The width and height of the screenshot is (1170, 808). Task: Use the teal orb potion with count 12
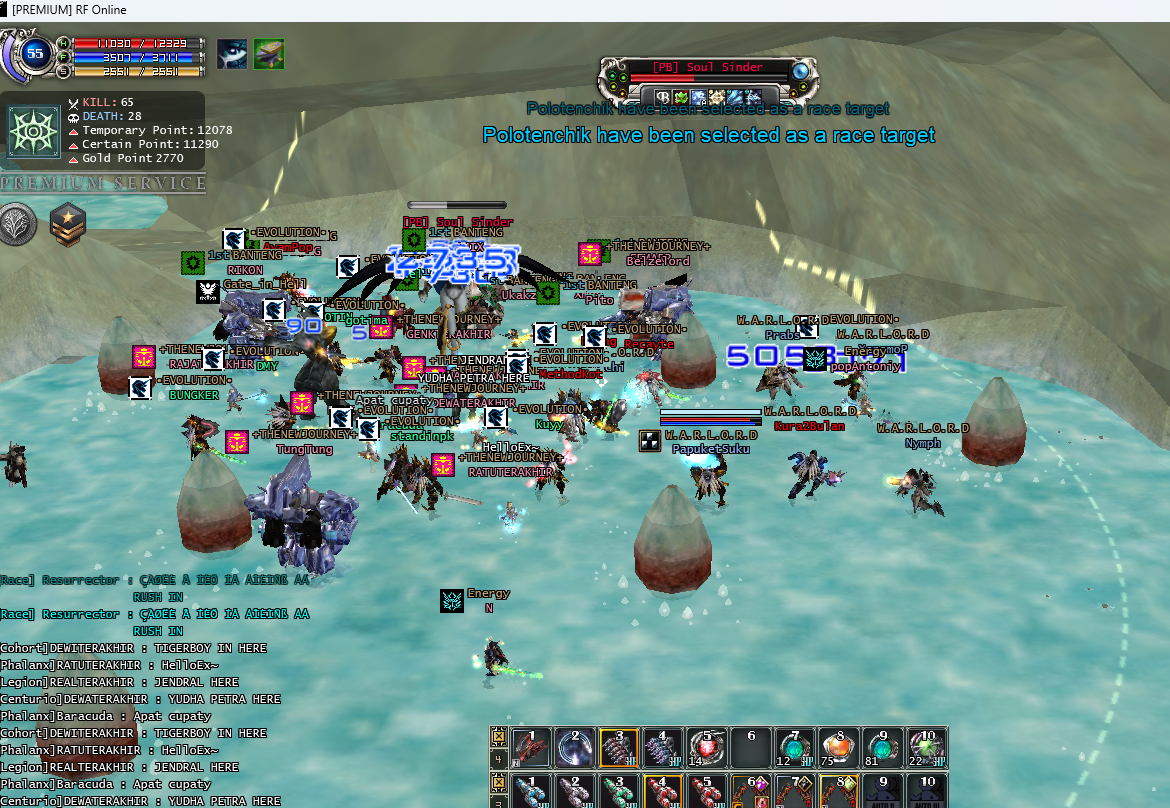point(794,747)
